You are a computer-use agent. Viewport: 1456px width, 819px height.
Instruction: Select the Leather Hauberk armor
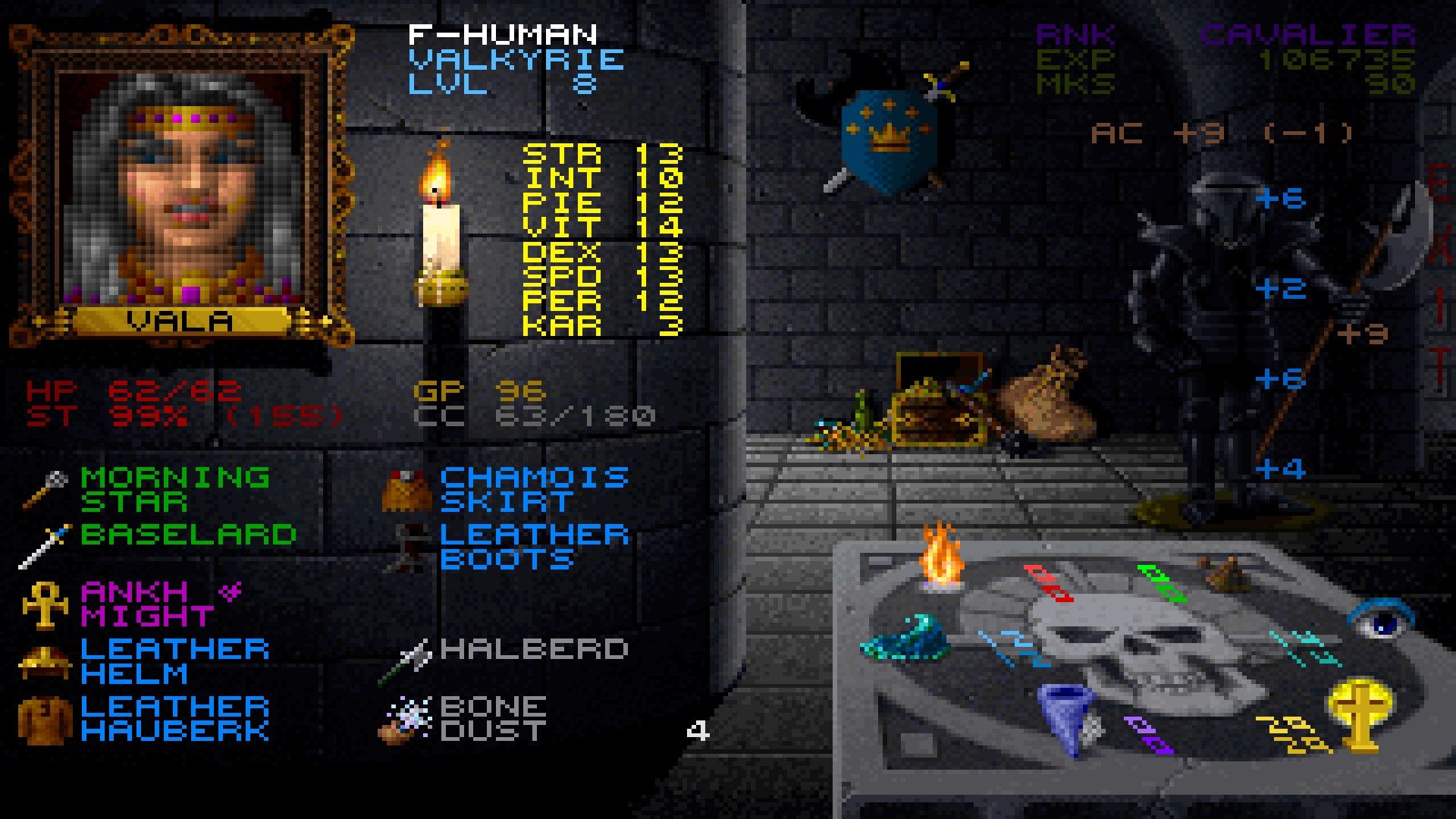tap(174, 718)
